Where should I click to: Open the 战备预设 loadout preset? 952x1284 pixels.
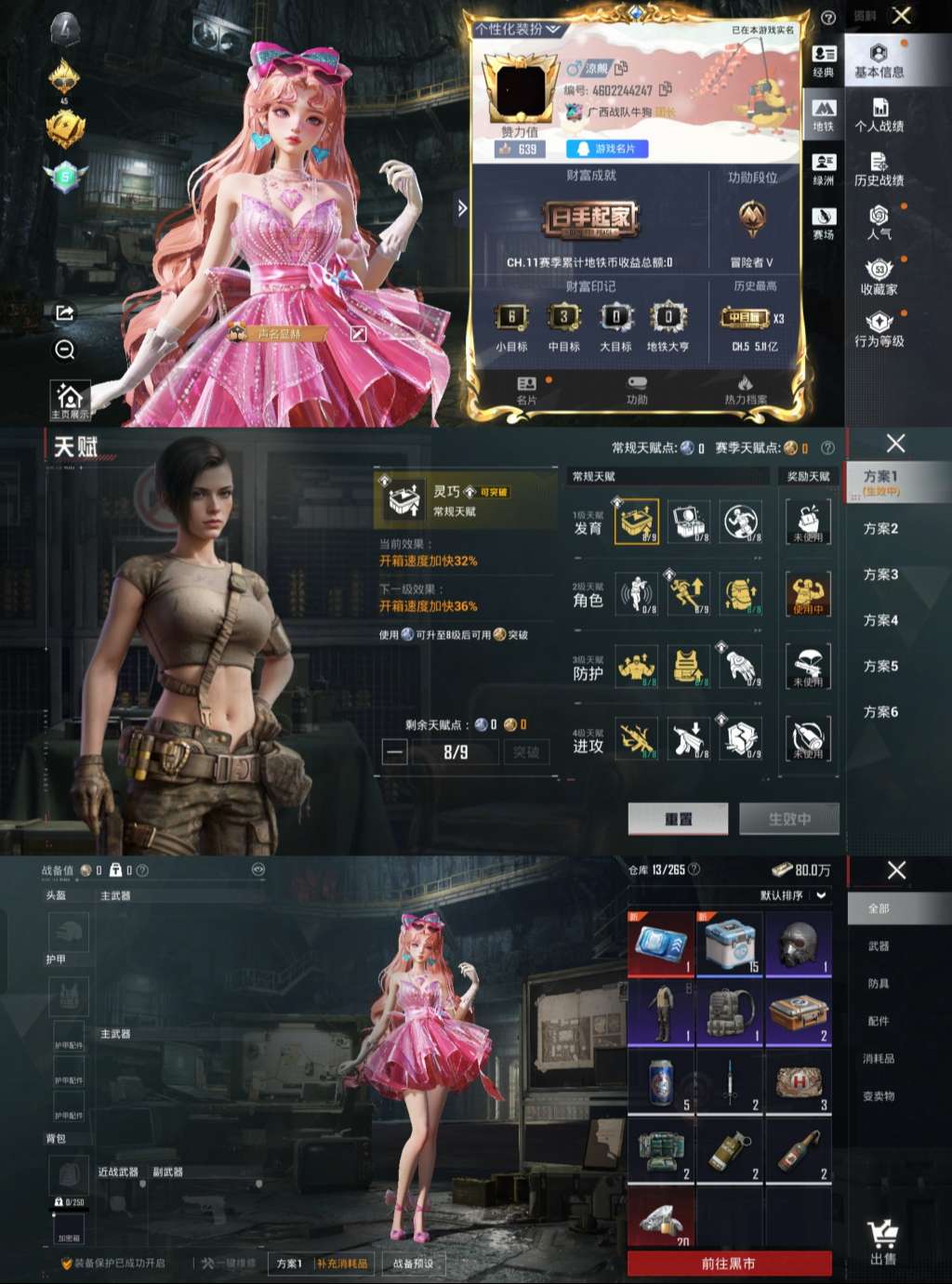[x=413, y=1264]
